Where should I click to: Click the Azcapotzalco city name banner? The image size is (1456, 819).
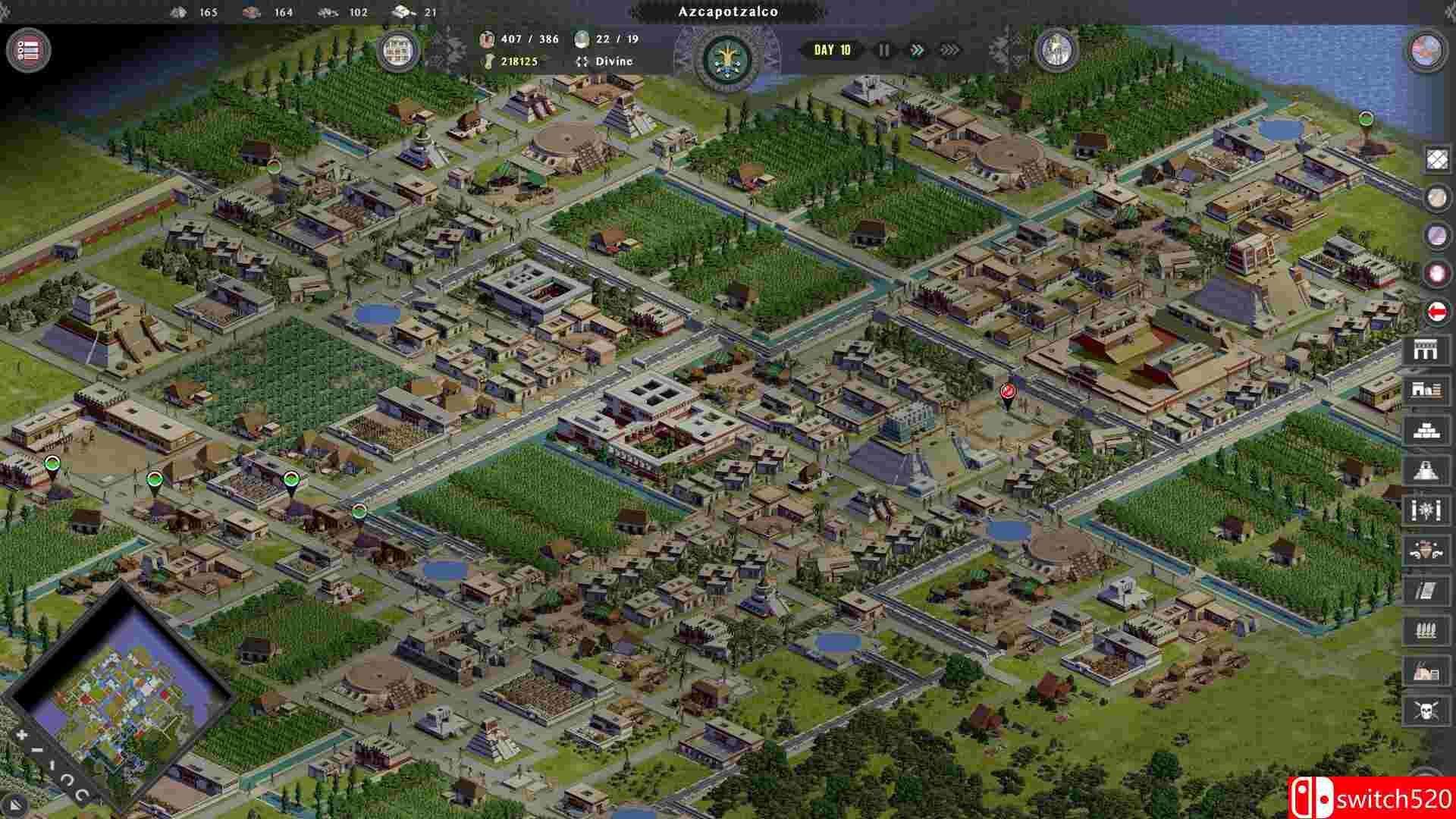click(x=726, y=11)
